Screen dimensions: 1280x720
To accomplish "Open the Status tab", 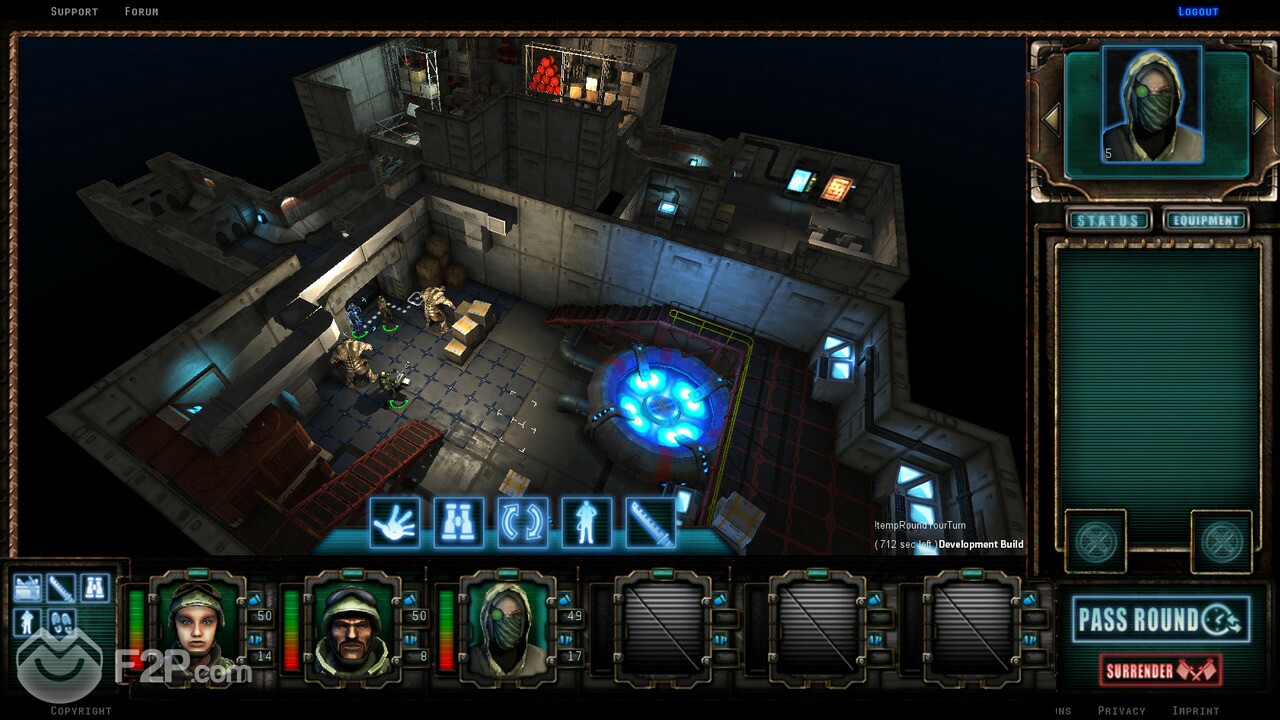I will (x=1107, y=221).
